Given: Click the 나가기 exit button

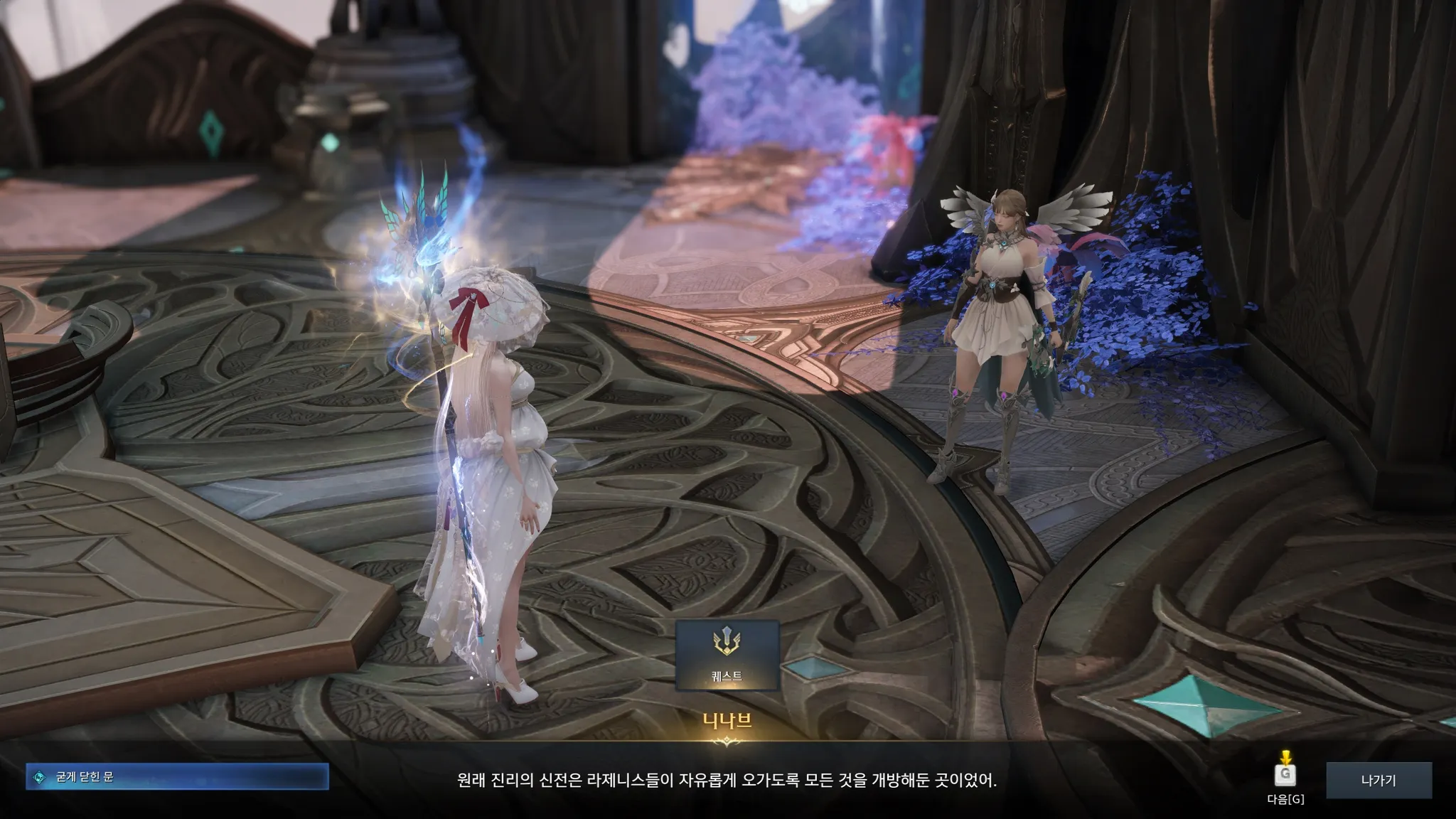Looking at the screenshot, I should point(1379,781).
